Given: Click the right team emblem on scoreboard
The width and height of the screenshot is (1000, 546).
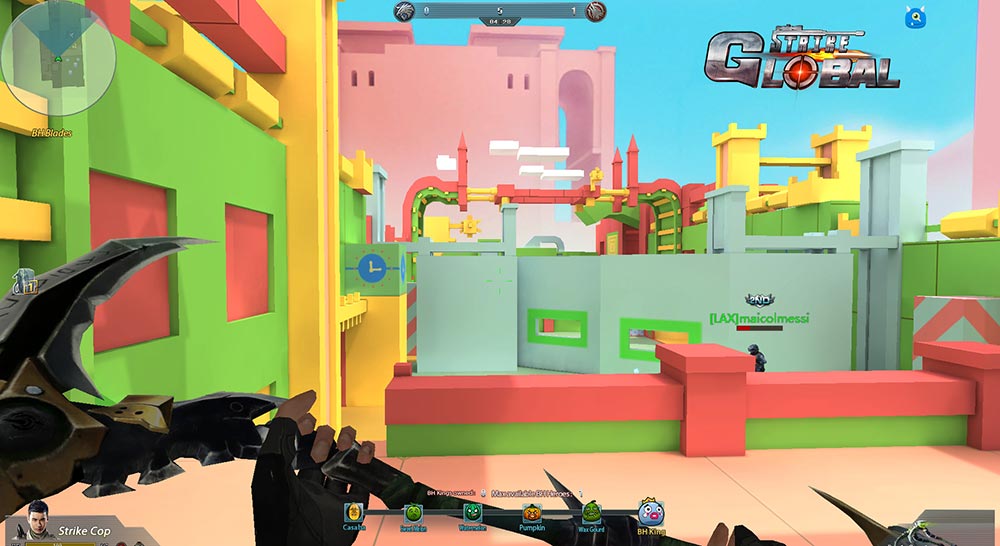Looking at the screenshot, I should 595,11.
